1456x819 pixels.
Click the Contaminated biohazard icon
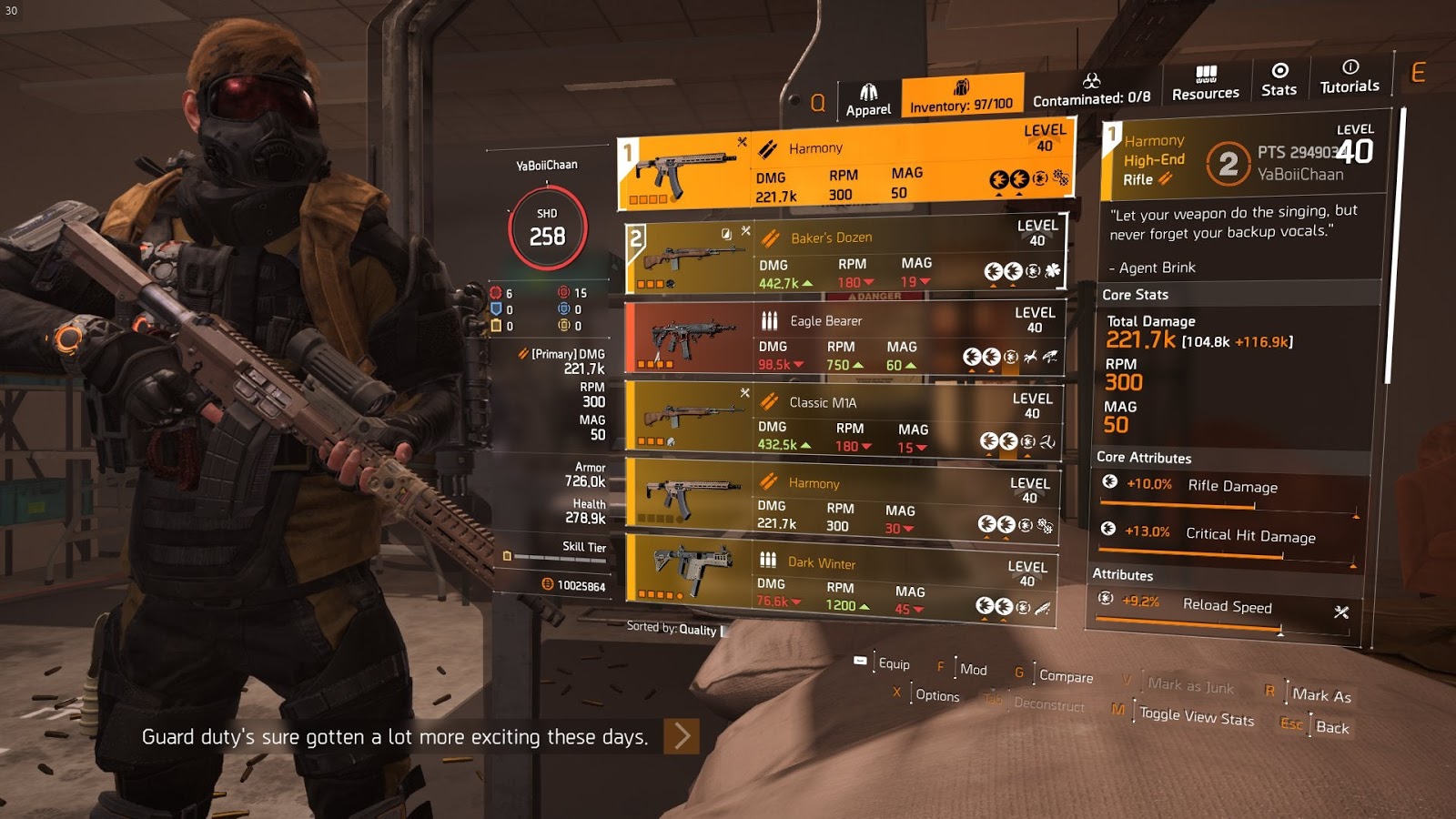1090,80
